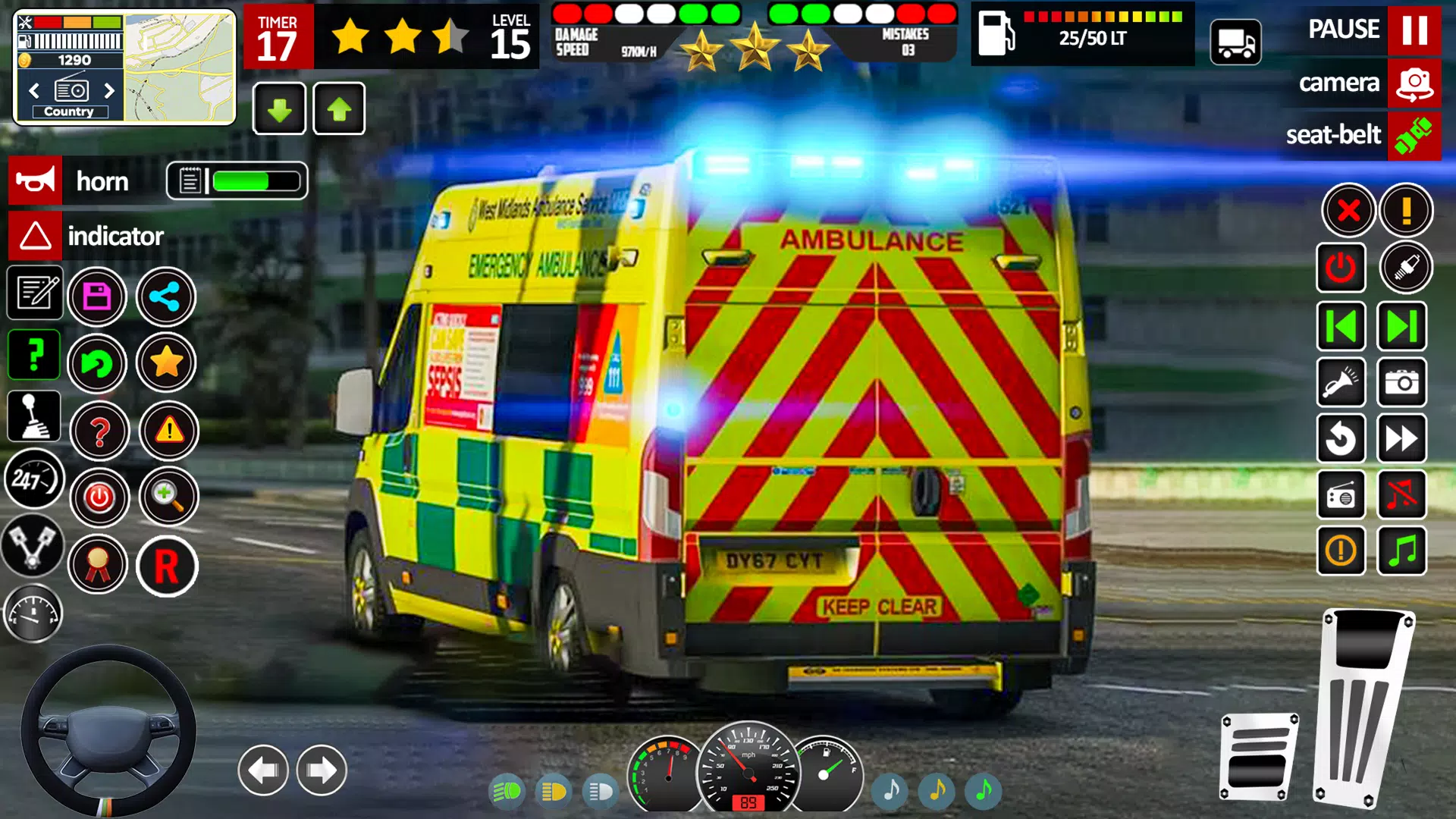Select the zoom magnifier icon
The width and height of the screenshot is (1456, 819).
point(168,497)
